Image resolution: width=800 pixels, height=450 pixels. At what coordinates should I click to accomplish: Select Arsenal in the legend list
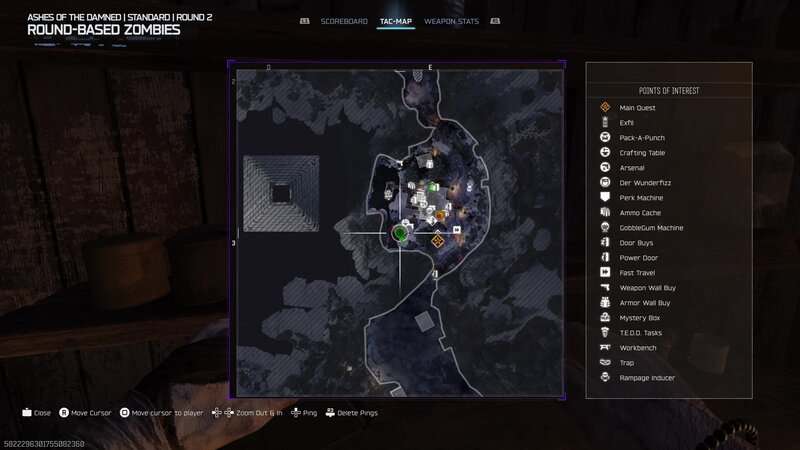tap(632, 167)
